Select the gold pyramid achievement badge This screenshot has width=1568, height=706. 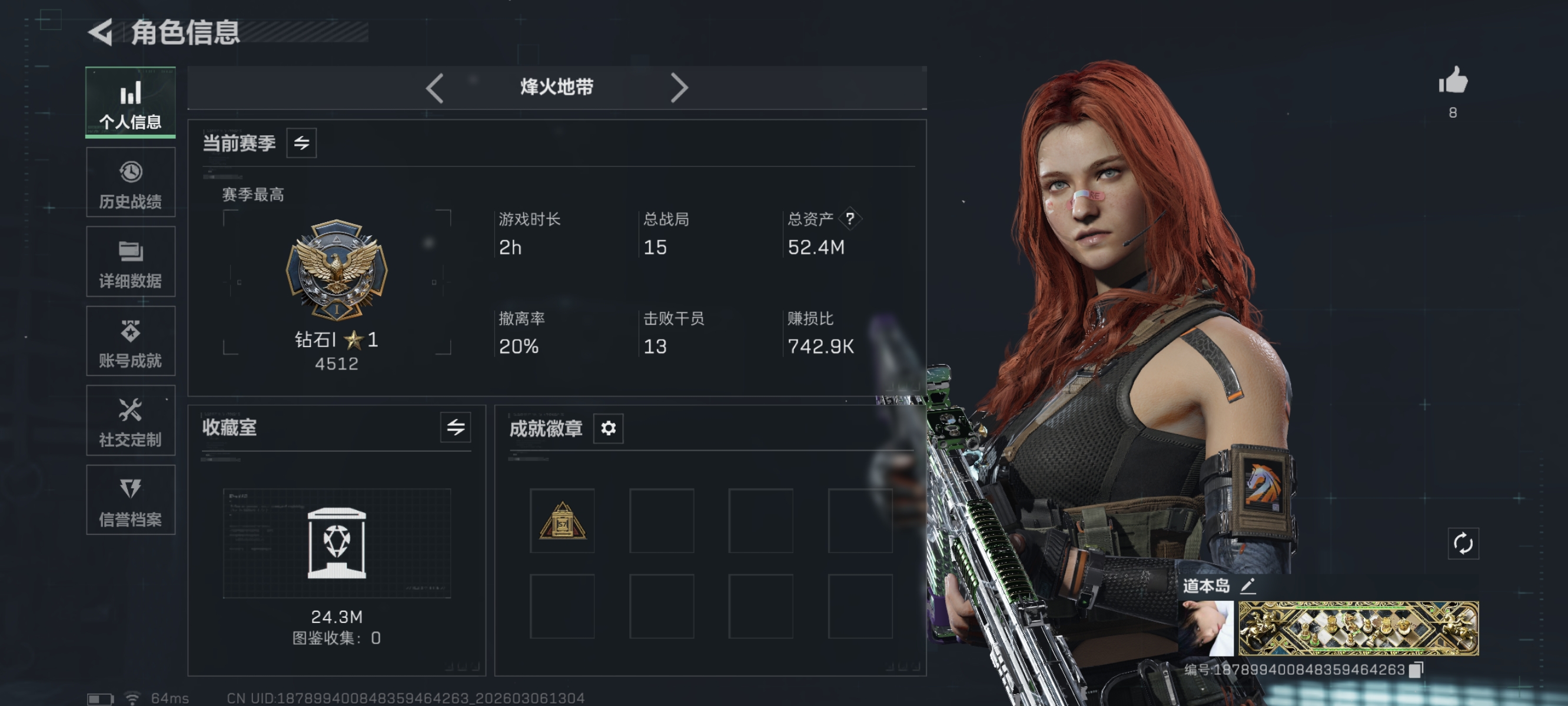[562, 521]
